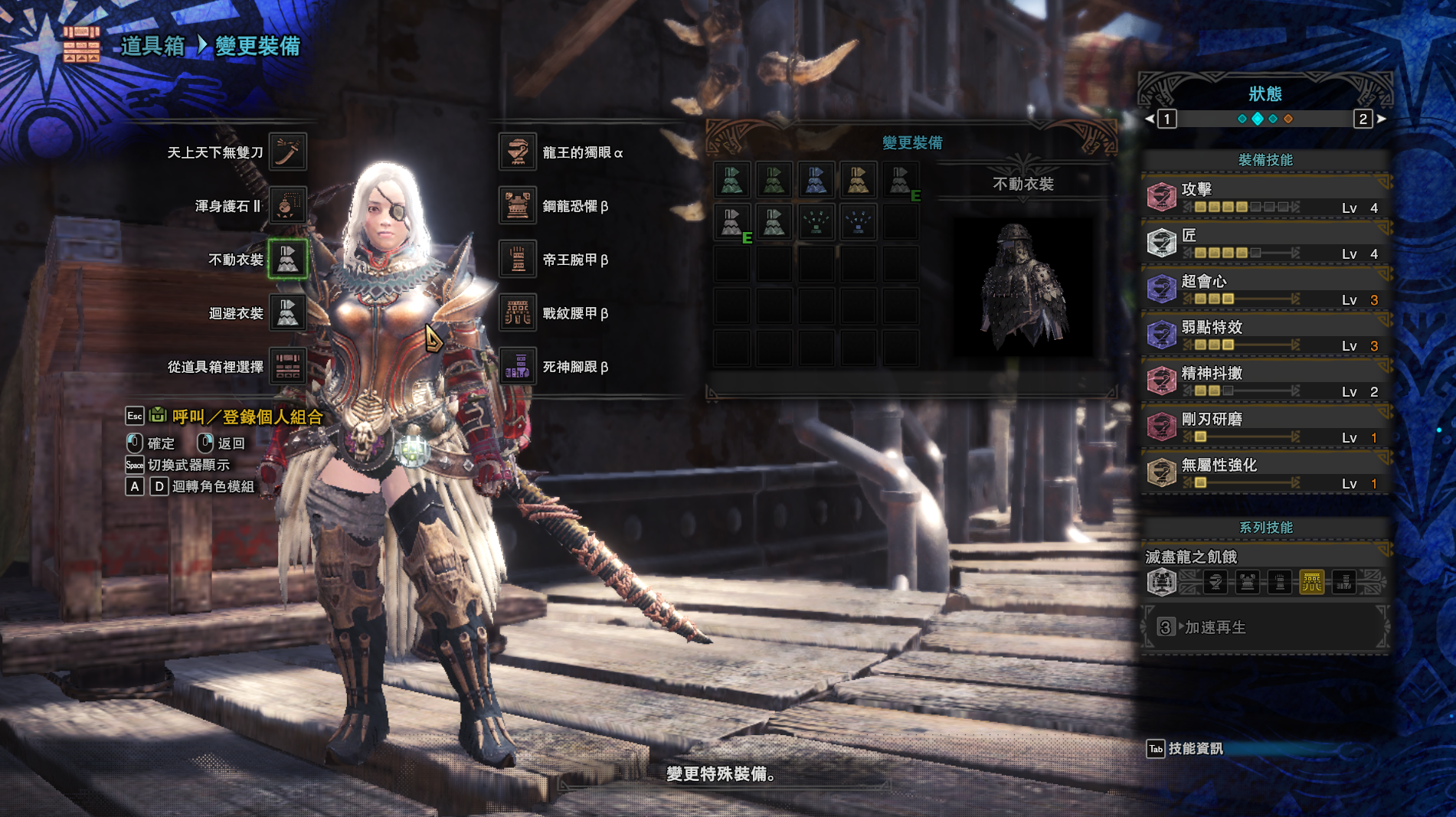
Task: Choose the highlighted 不動衣裝 mantle slot
Action: (287, 259)
